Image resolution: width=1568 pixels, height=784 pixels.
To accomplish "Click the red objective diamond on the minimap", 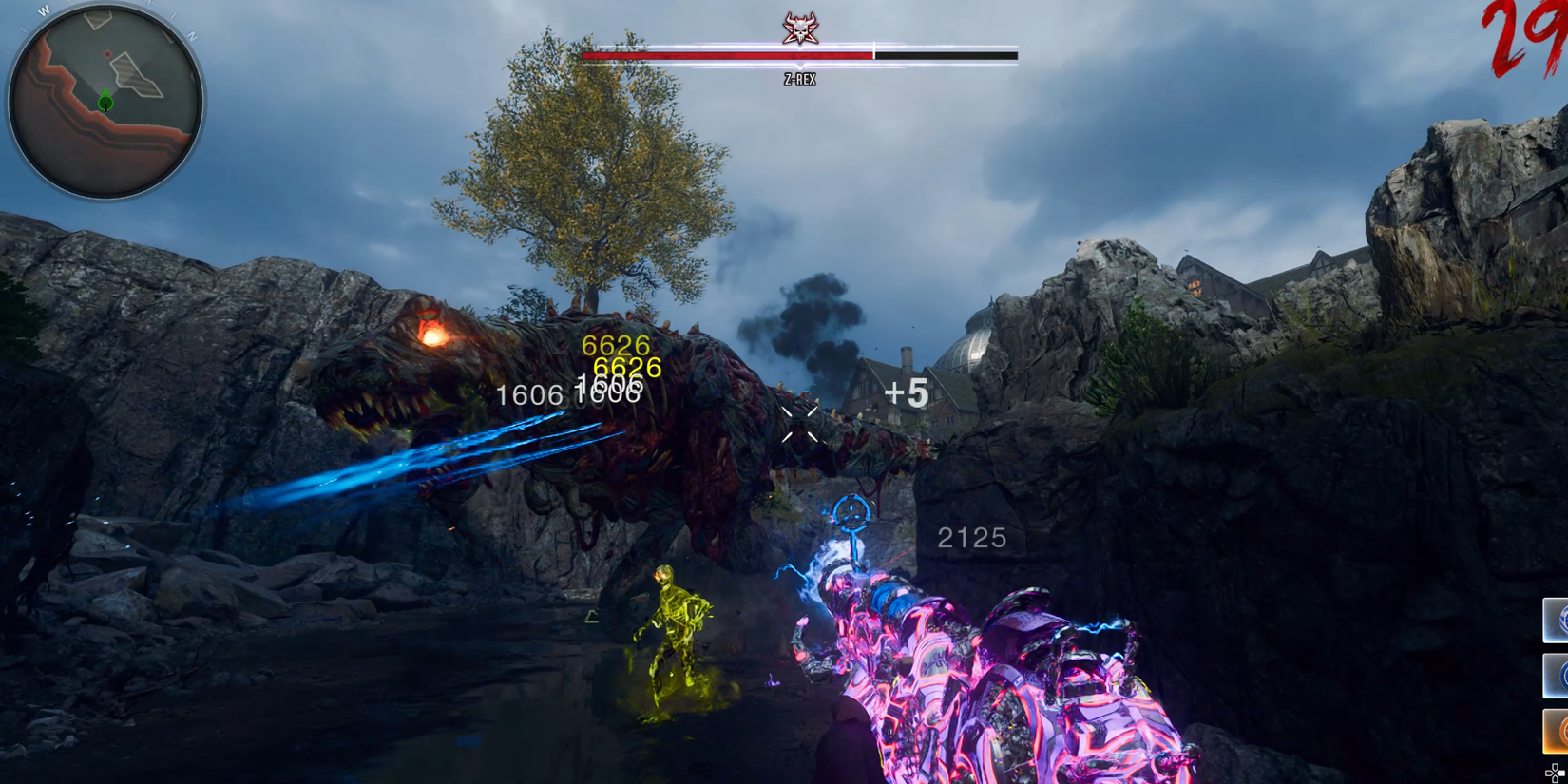I will [x=106, y=53].
